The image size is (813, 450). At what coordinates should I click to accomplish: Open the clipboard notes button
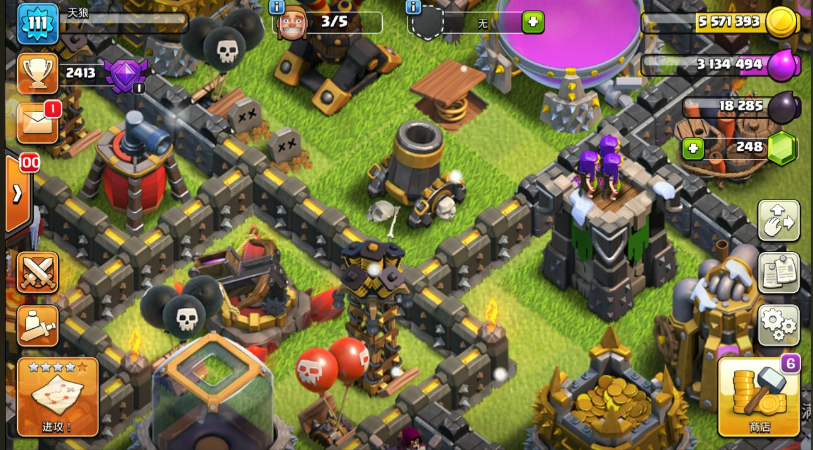pyautogui.click(x=778, y=272)
